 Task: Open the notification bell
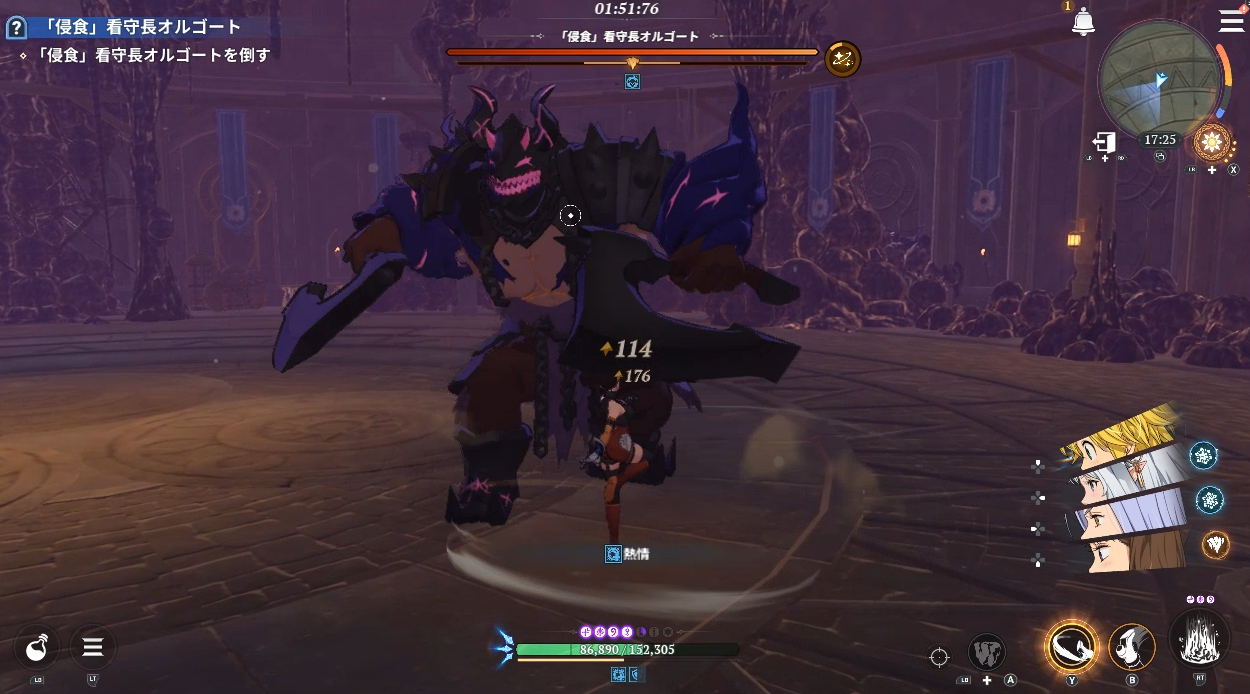point(1083,22)
